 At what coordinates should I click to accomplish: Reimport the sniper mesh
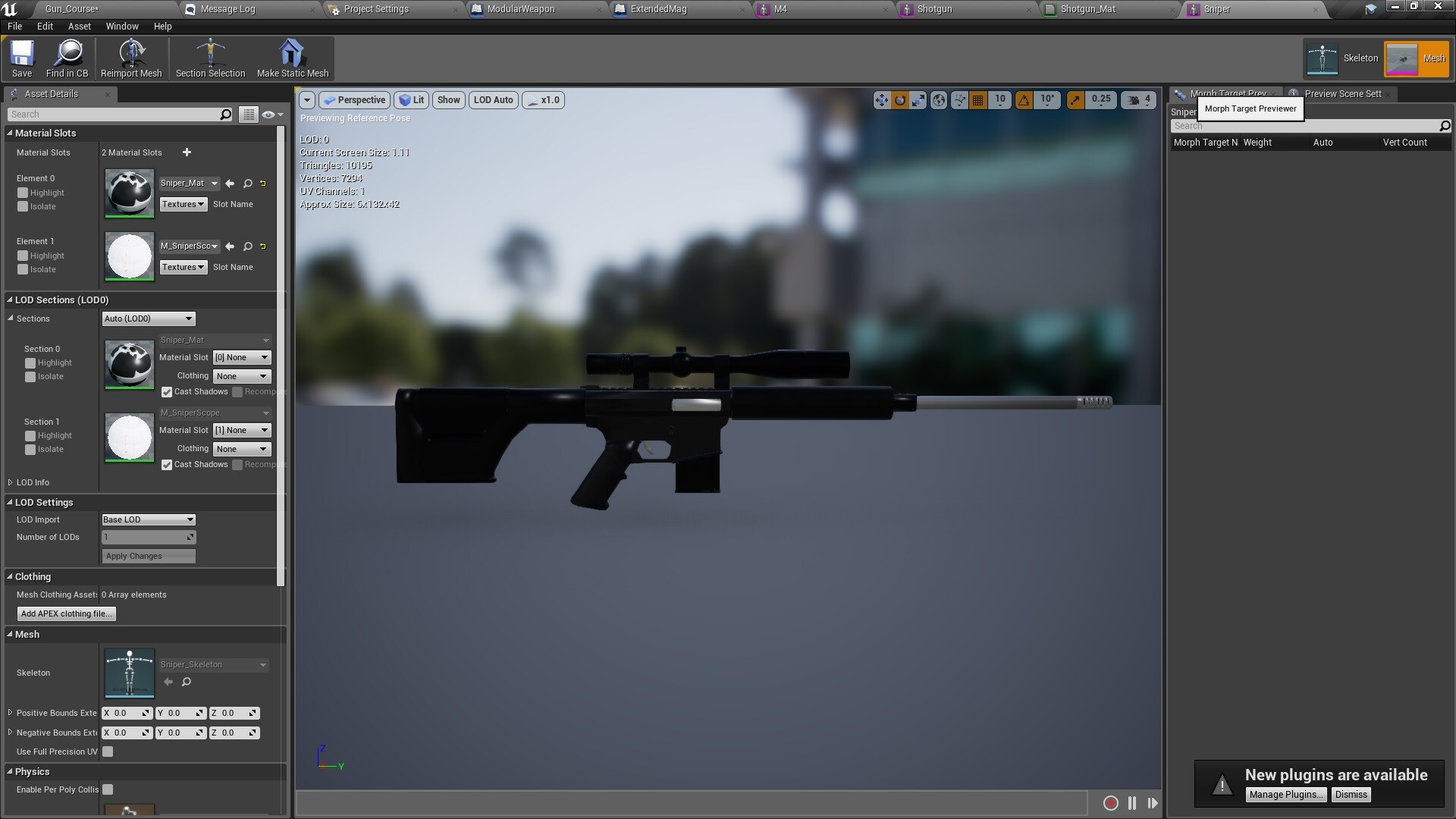[130, 58]
